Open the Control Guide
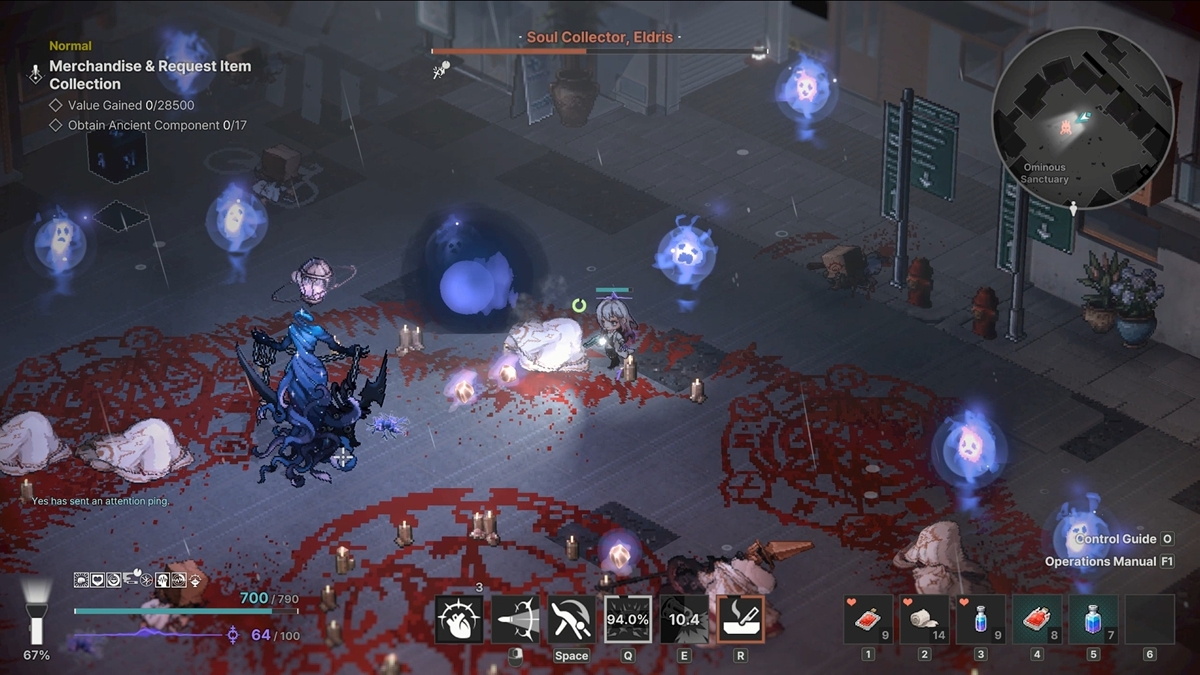 1116,539
